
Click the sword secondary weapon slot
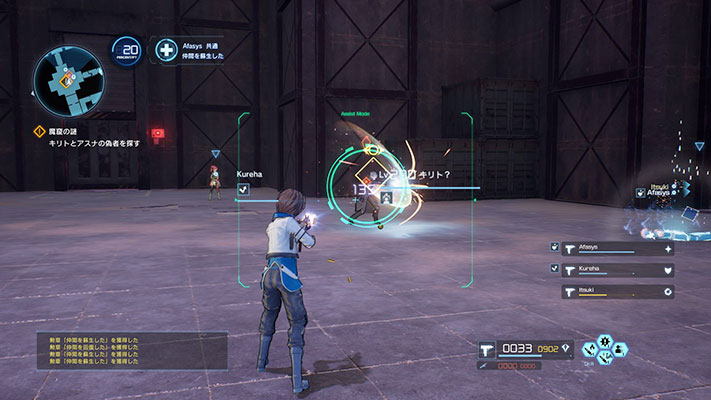tap(484, 366)
